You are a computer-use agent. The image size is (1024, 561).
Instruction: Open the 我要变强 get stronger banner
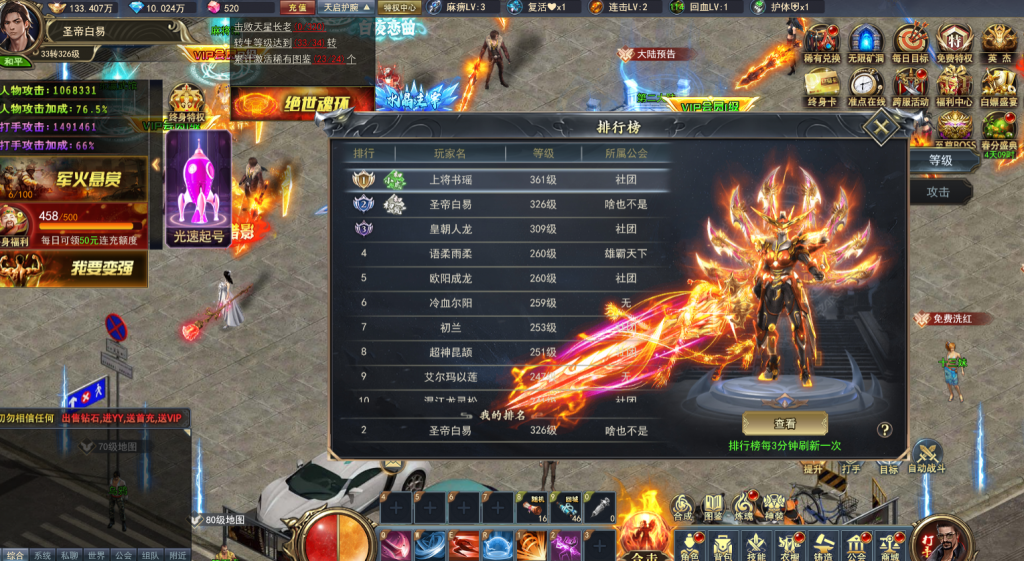74,268
